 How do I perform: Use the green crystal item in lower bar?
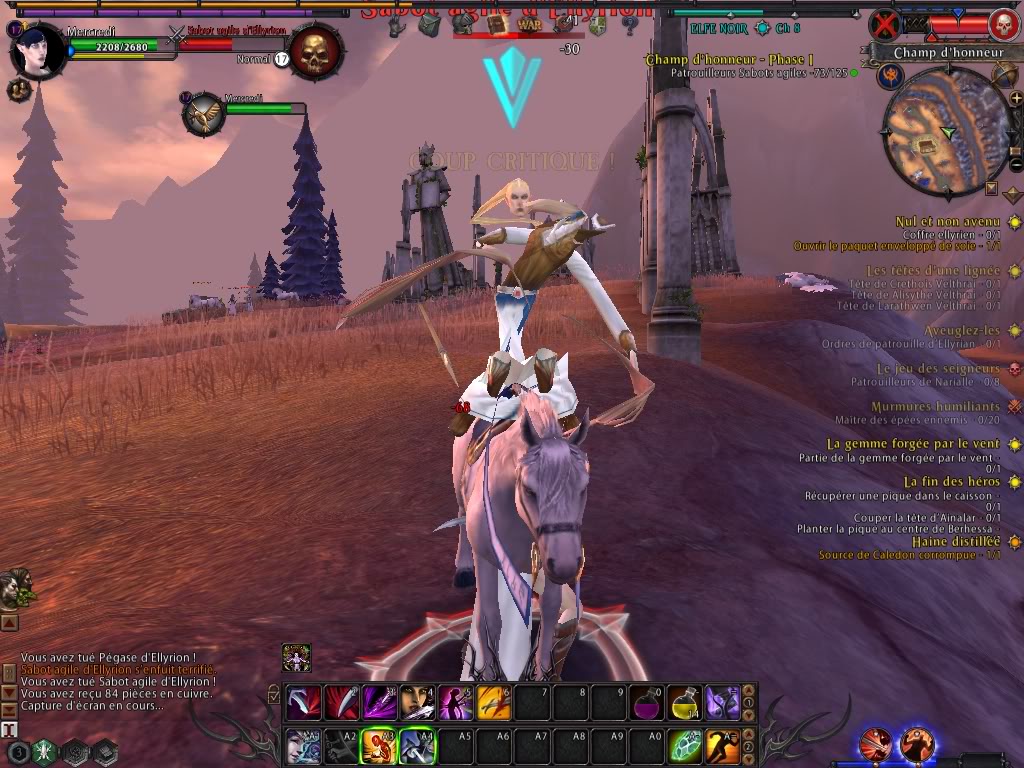click(684, 745)
